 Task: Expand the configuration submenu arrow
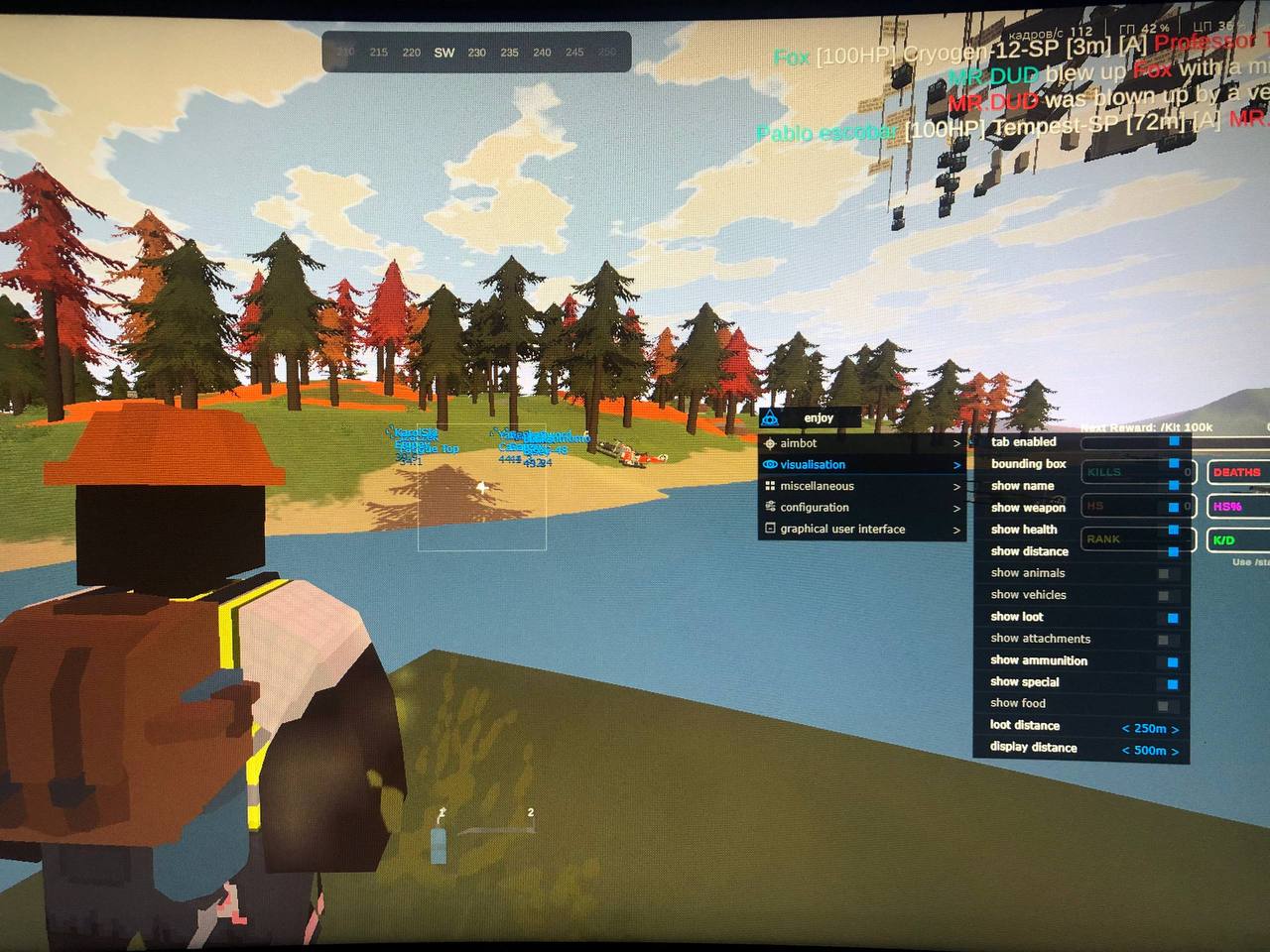(x=955, y=507)
